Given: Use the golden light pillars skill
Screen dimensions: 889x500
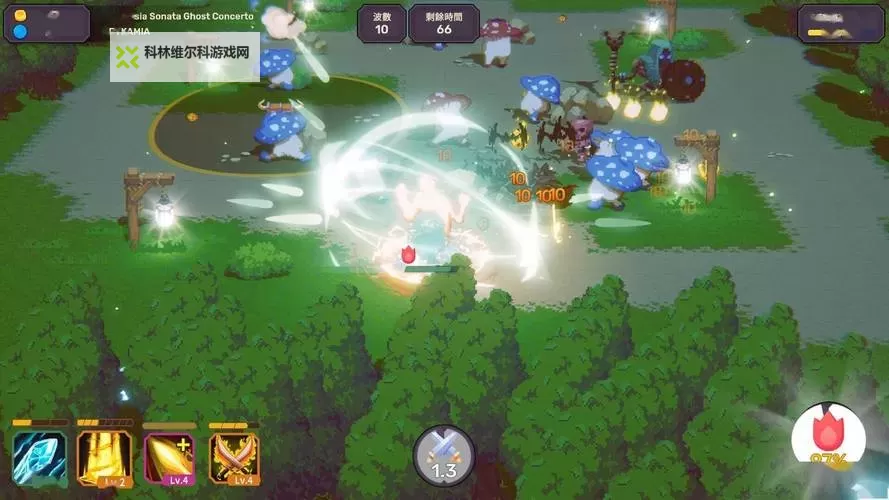Looking at the screenshot, I should pos(104,457).
